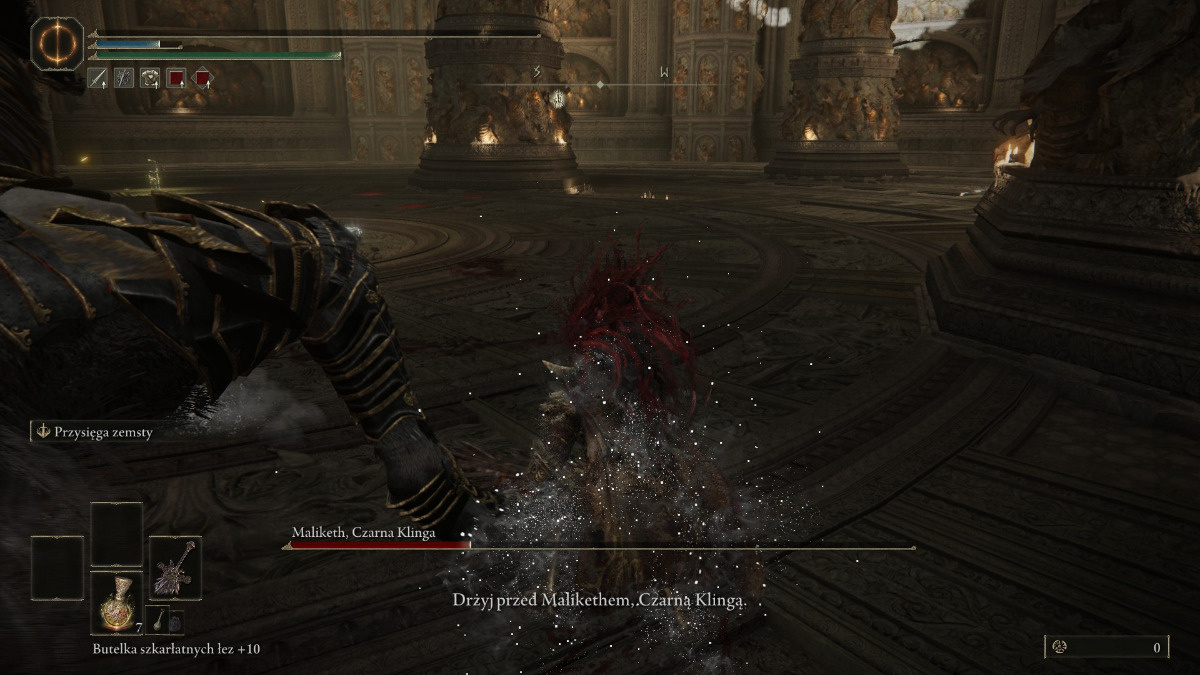Click the Przysięga zemsty skill label
The width and height of the screenshot is (1200, 675).
(x=97, y=432)
